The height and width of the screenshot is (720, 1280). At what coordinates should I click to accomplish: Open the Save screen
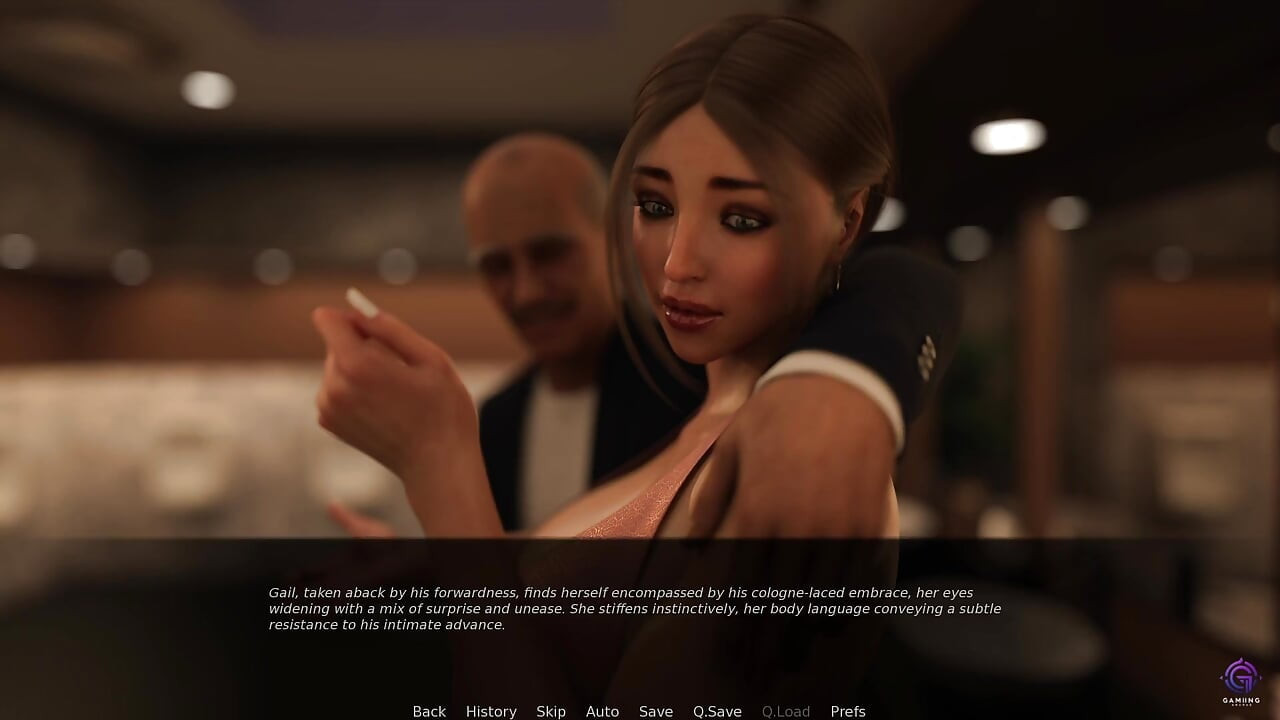(x=656, y=711)
